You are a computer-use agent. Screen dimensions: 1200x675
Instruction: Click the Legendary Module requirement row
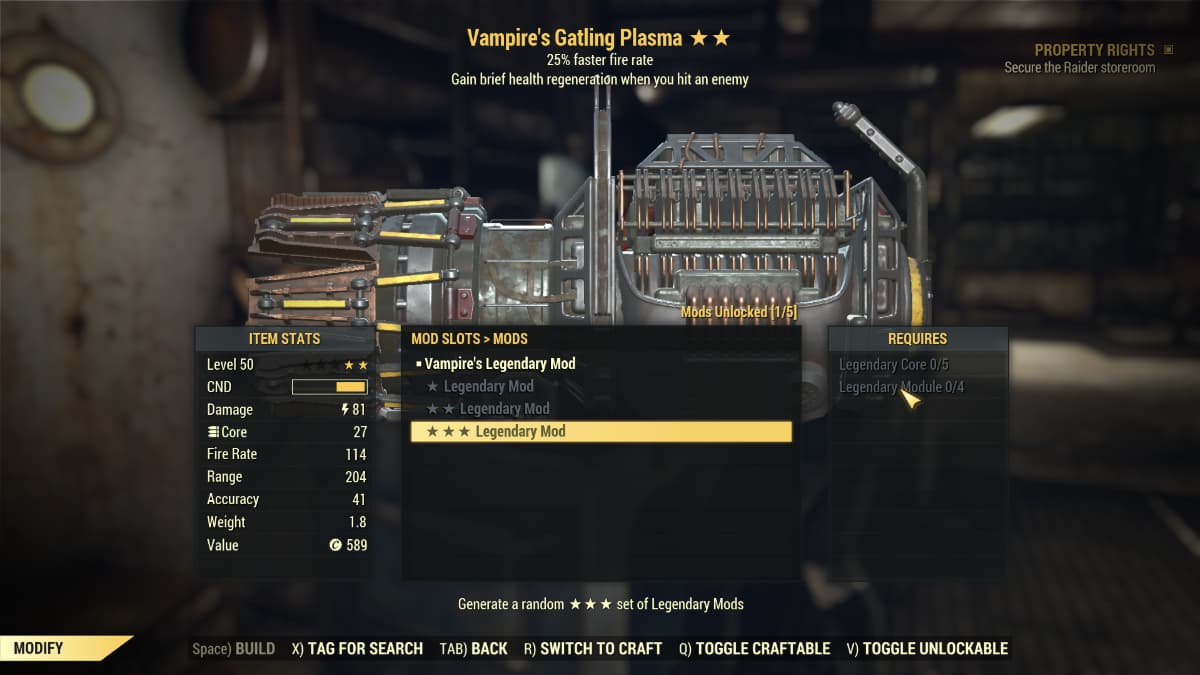[901, 387]
